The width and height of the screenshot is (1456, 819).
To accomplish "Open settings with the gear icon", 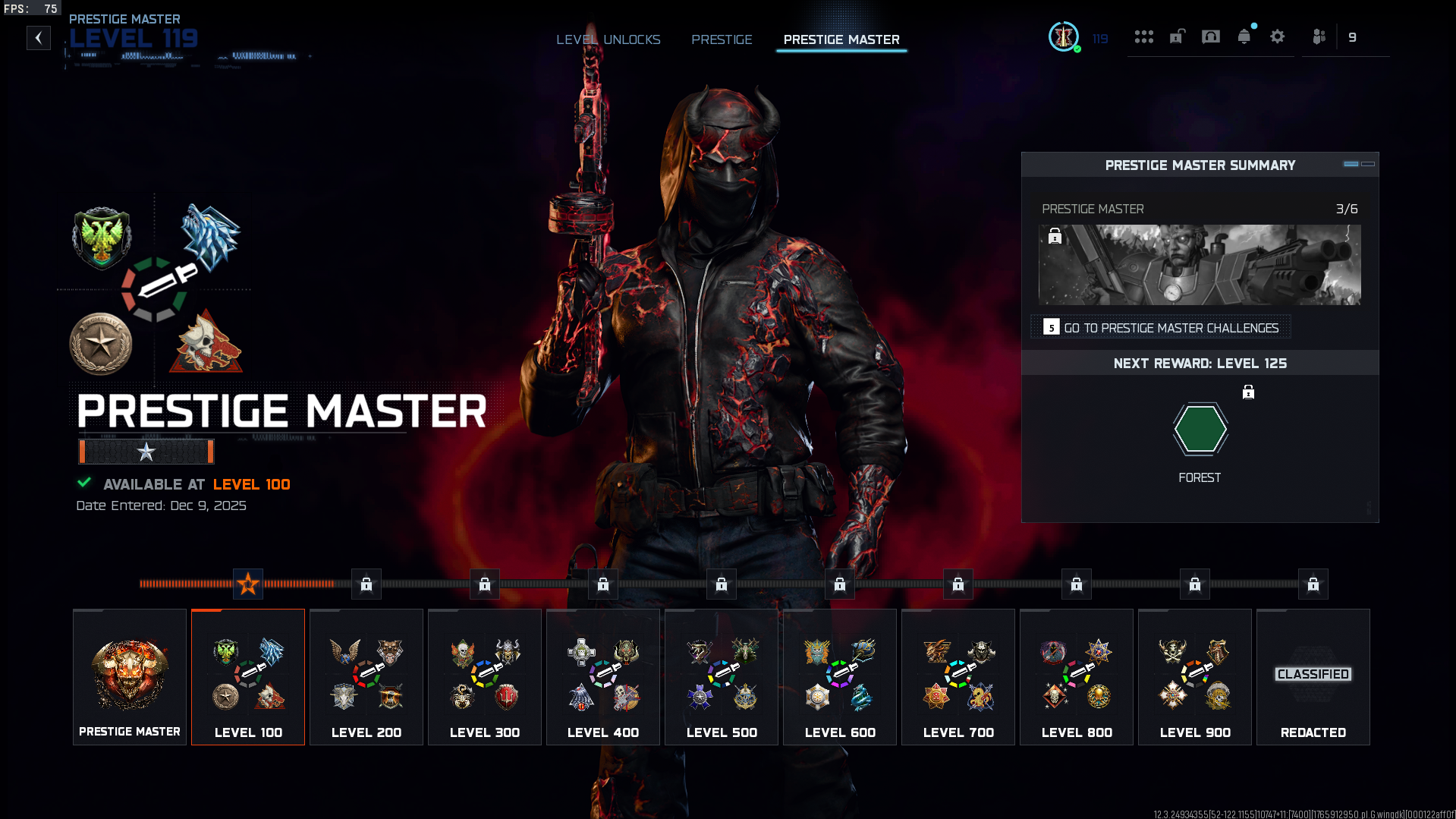I will click(1277, 37).
